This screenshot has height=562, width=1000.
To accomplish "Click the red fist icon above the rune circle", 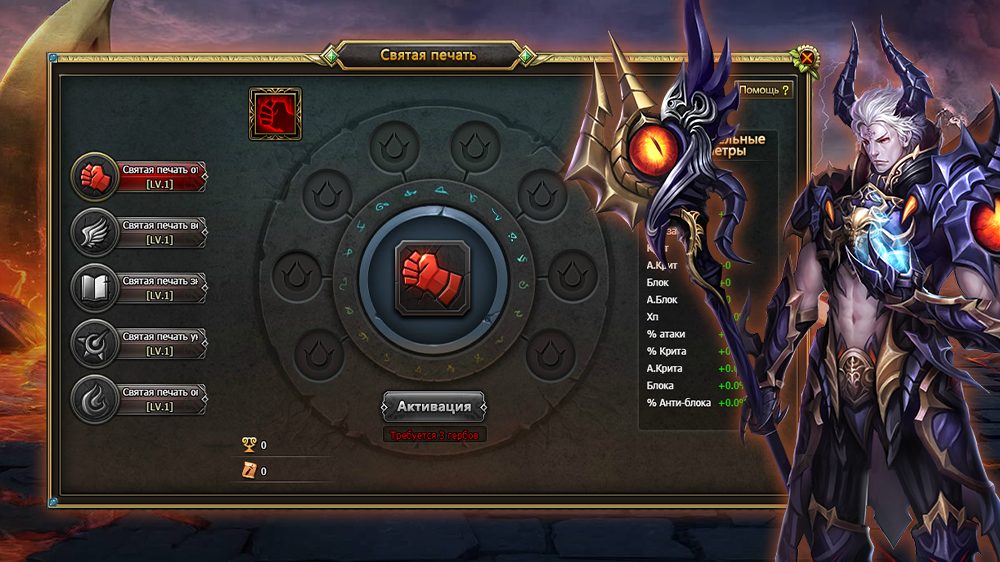I will point(275,113).
